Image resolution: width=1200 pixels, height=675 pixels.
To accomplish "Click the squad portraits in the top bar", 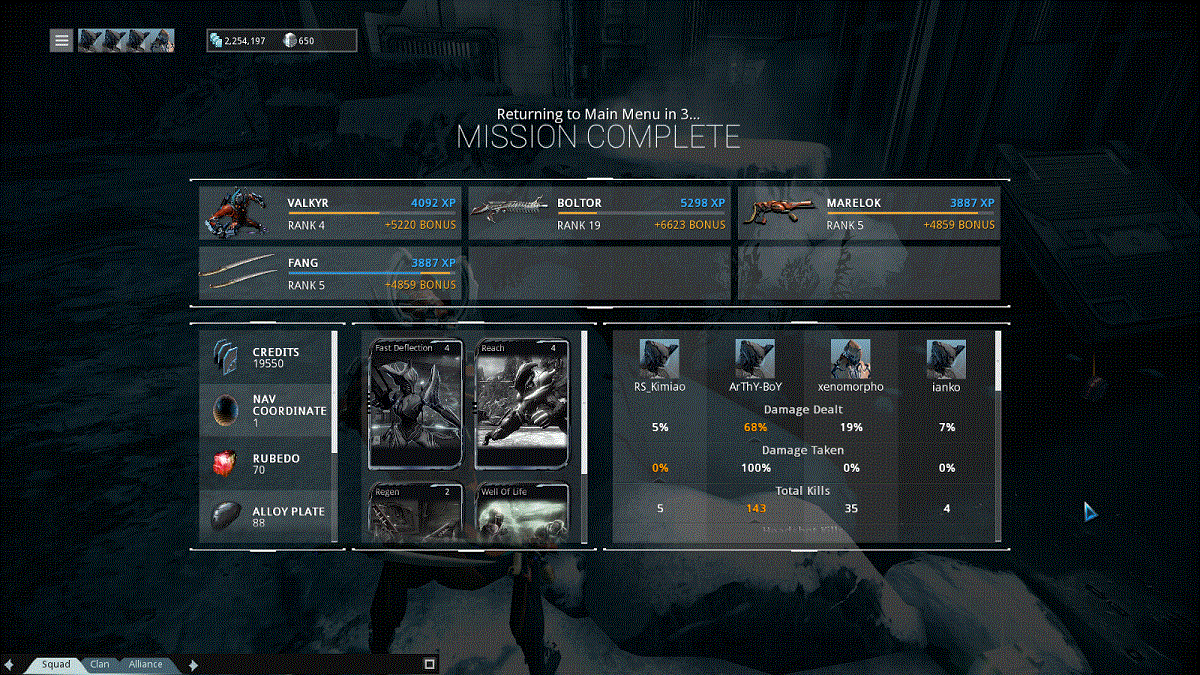I will [x=126, y=41].
